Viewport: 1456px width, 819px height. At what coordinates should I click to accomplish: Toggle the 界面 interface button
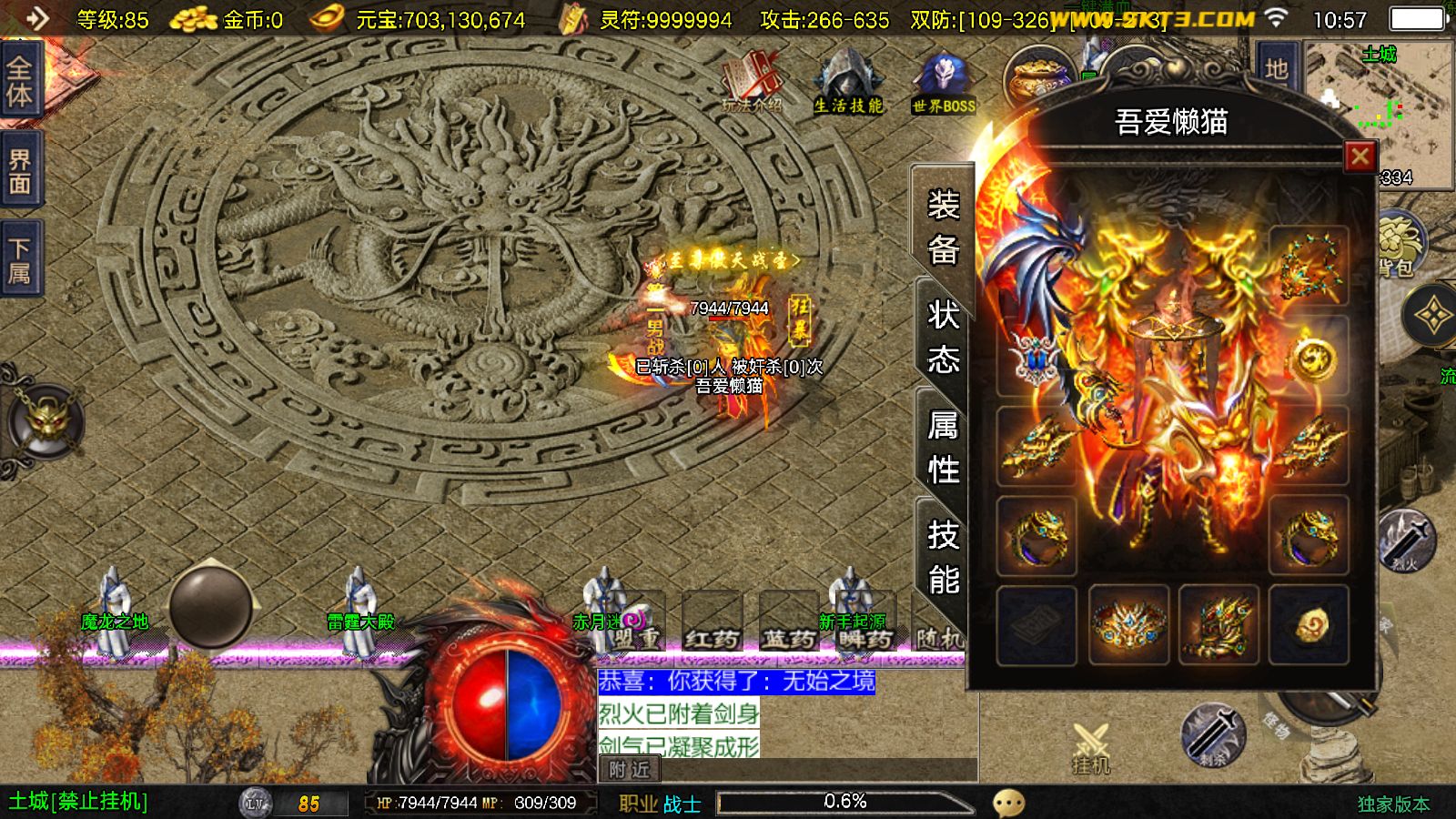tap(20, 172)
